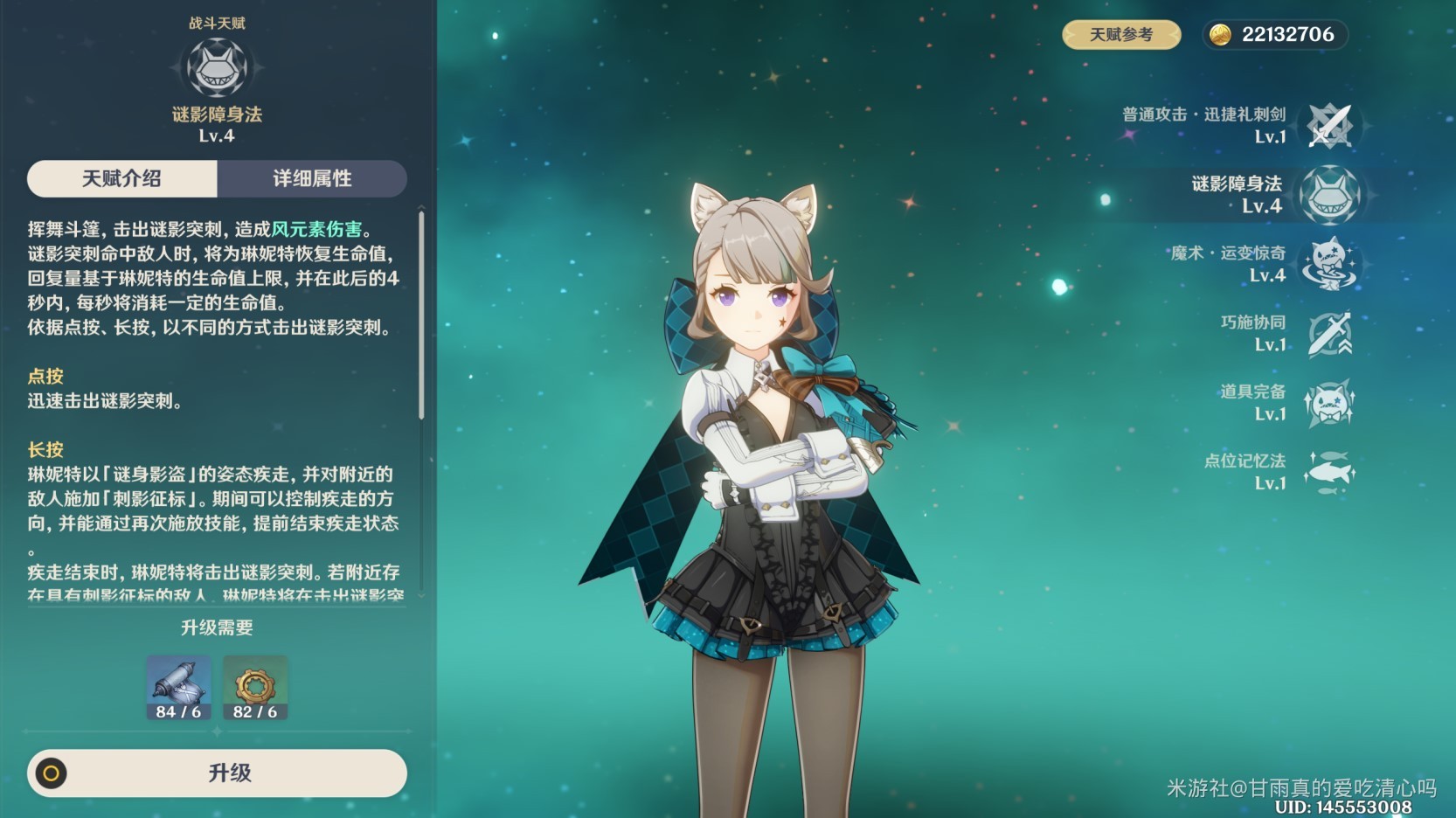This screenshot has height=818, width=1456.
Task: Open the 天赋参考 talent reference
Action: tap(1121, 35)
